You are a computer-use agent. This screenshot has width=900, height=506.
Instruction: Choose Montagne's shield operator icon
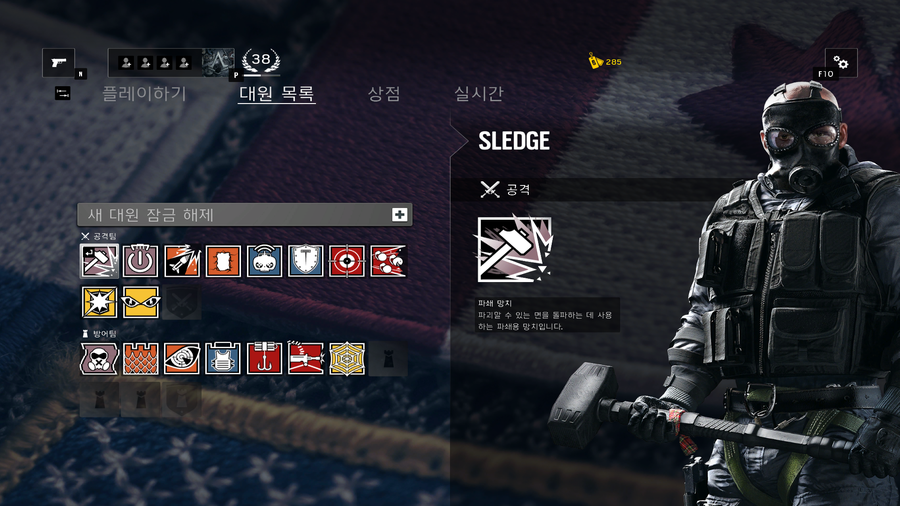coord(306,261)
